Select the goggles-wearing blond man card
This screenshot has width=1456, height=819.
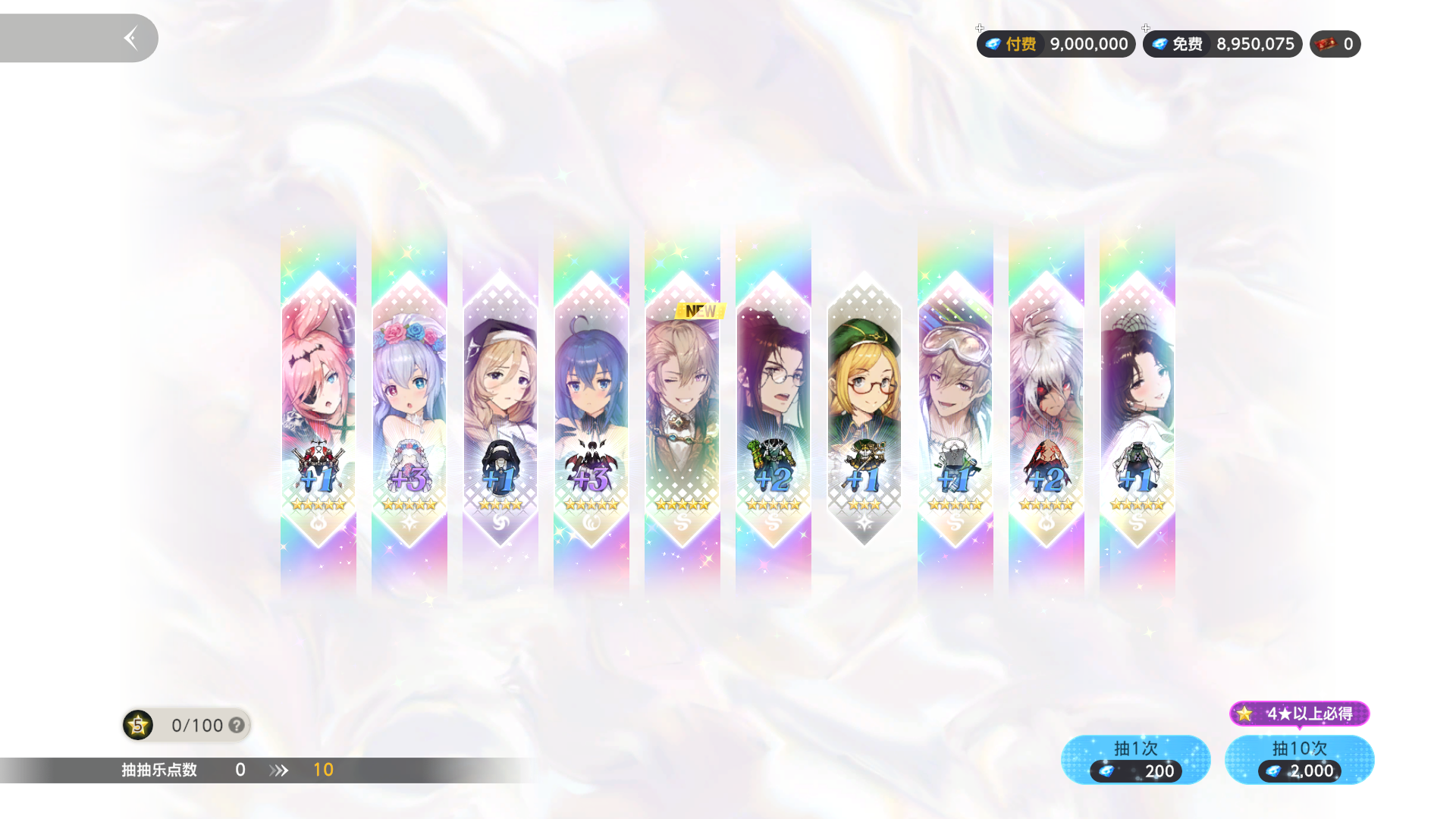point(955,409)
